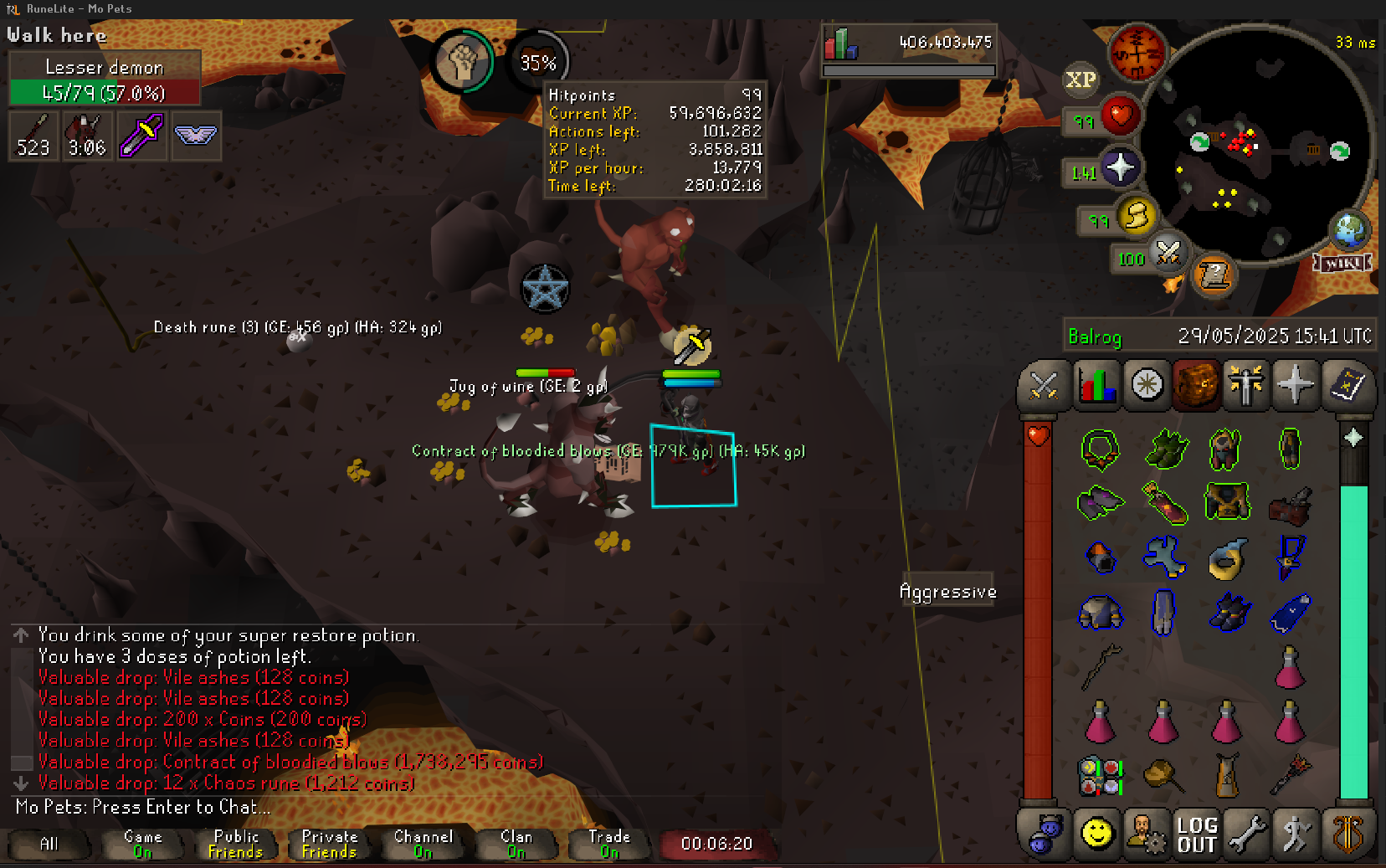Open the smiley face Friends list
Image resolution: width=1386 pixels, height=868 pixels.
(x=1096, y=835)
